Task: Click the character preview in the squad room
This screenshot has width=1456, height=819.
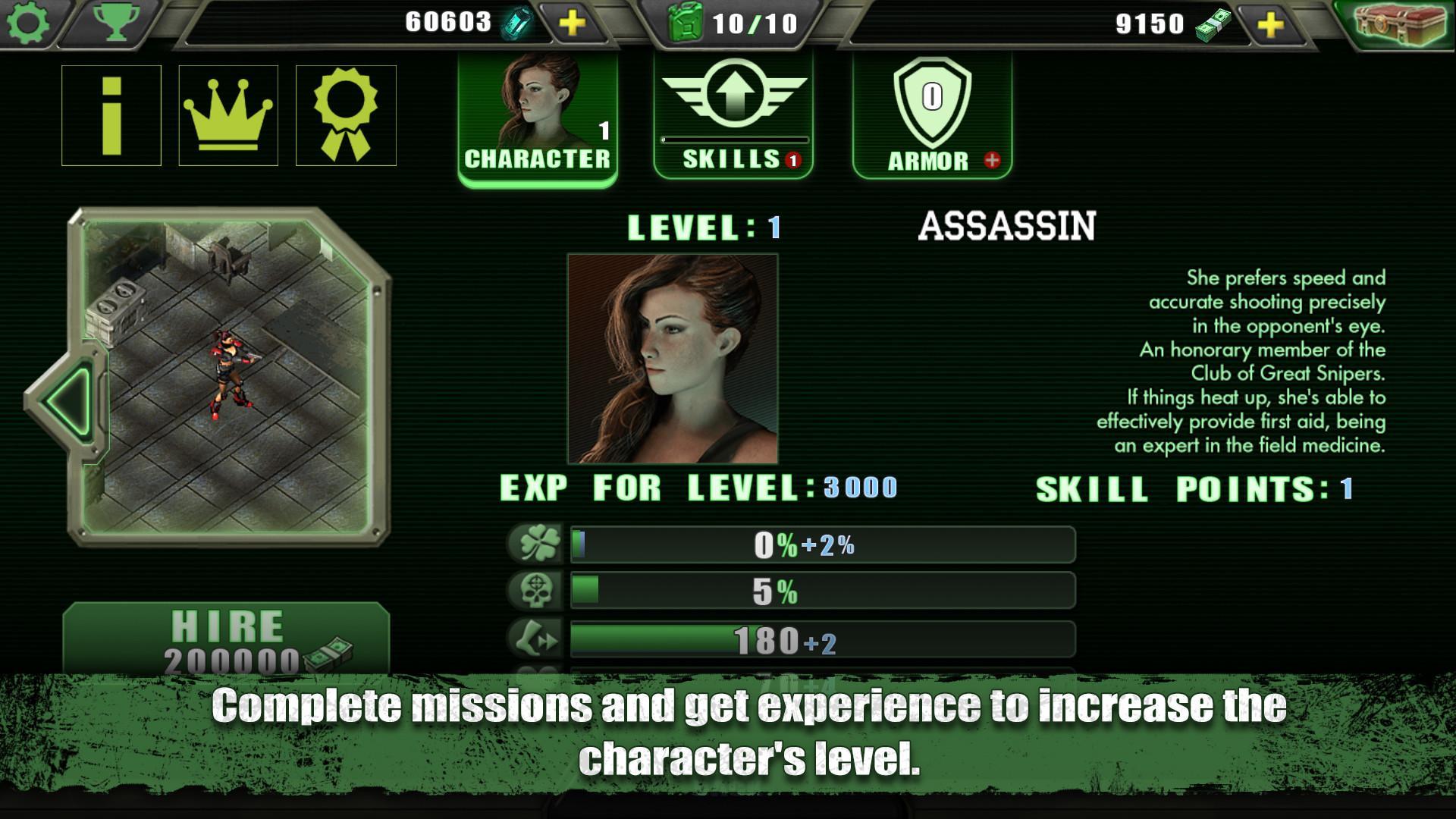Action: (x=230, y=372)
